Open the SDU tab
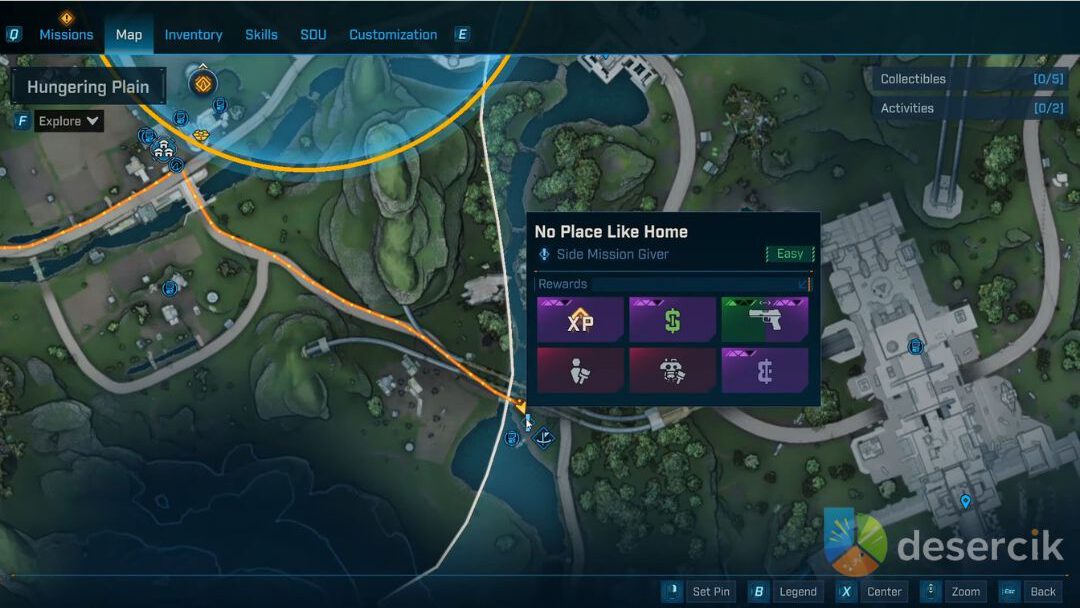 (313, 34)
